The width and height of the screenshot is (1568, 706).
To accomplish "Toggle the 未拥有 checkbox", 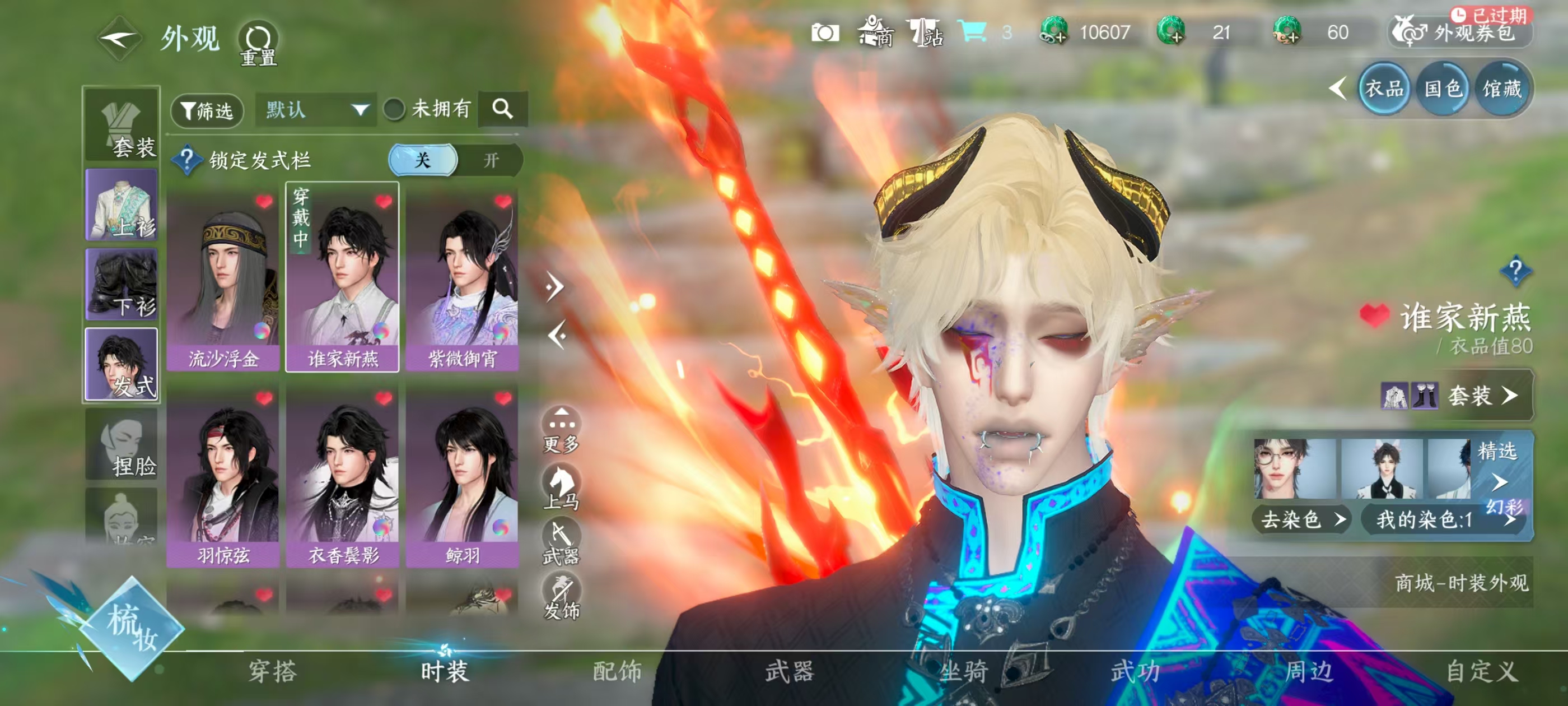I will point(394,110).
